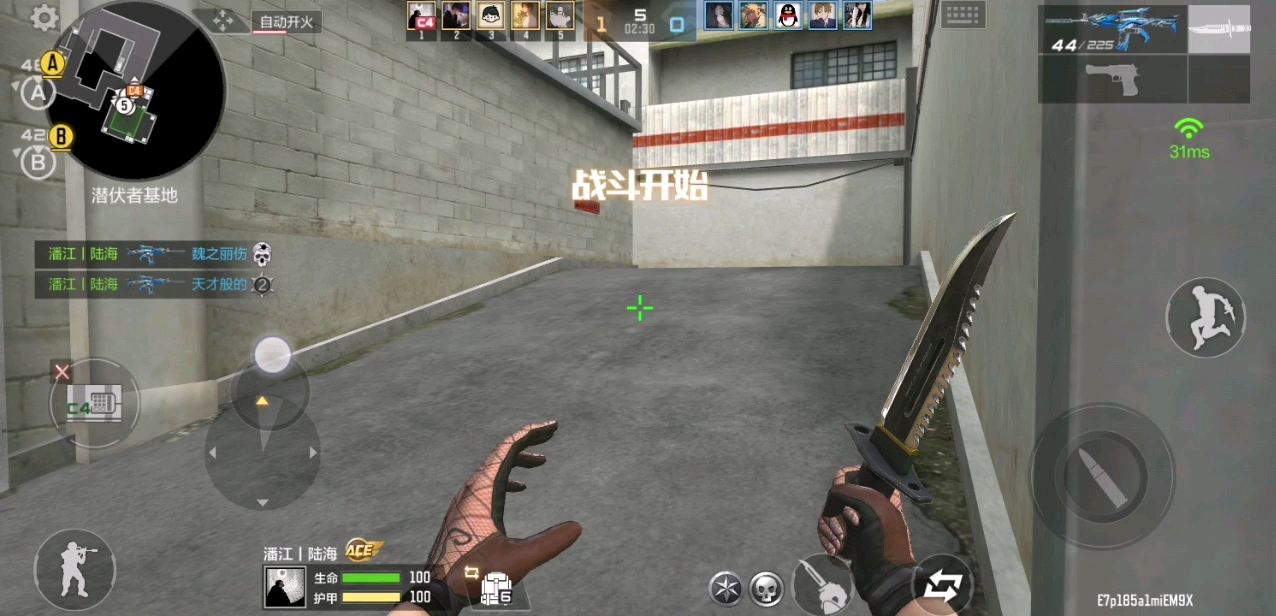
Task: Tap the bullet fire button
Action: point(1102,476)
